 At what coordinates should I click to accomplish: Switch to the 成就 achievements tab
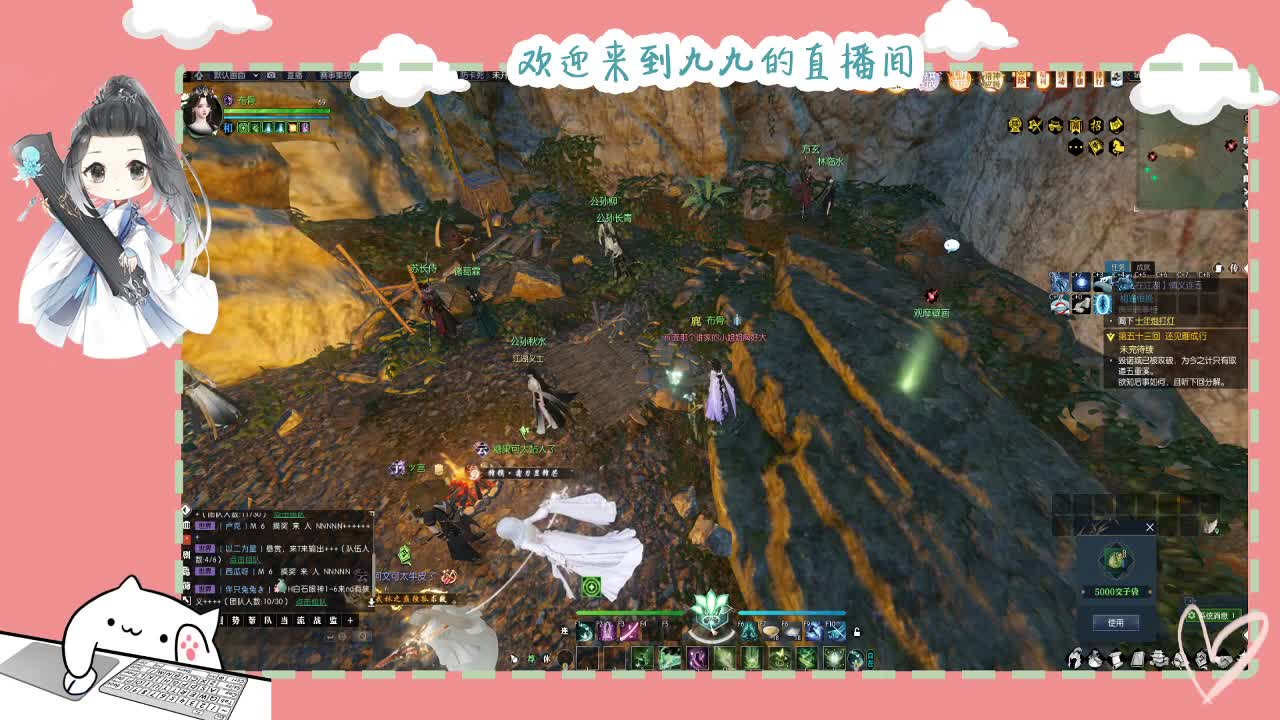pos(1143,267)
